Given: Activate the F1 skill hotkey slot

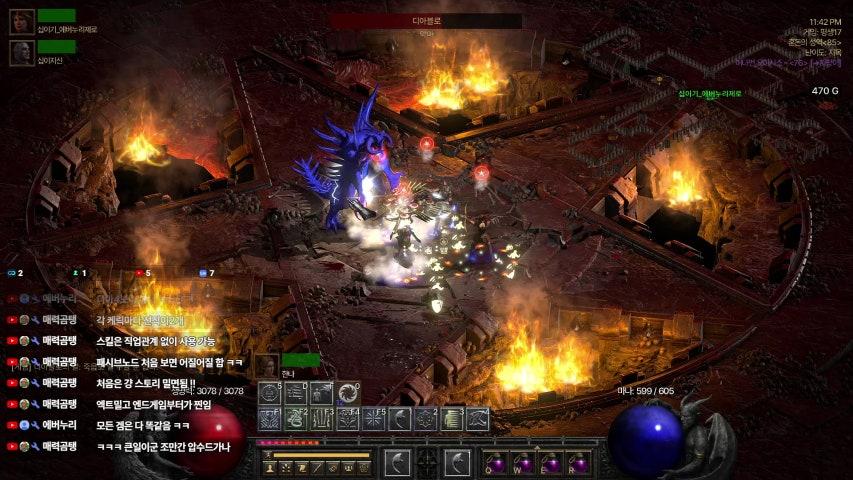Looking at the screenshot, I should pyautogui.click(x=270, y=419).
